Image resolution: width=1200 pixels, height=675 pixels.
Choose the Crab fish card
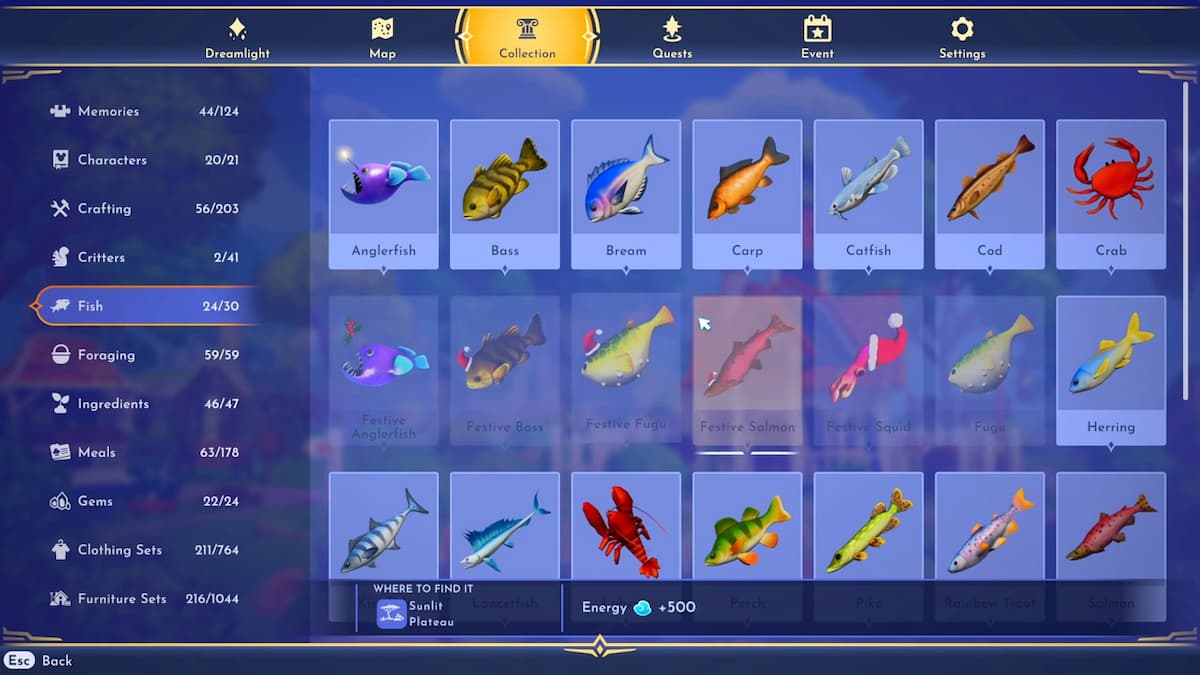click(1110, 194)
